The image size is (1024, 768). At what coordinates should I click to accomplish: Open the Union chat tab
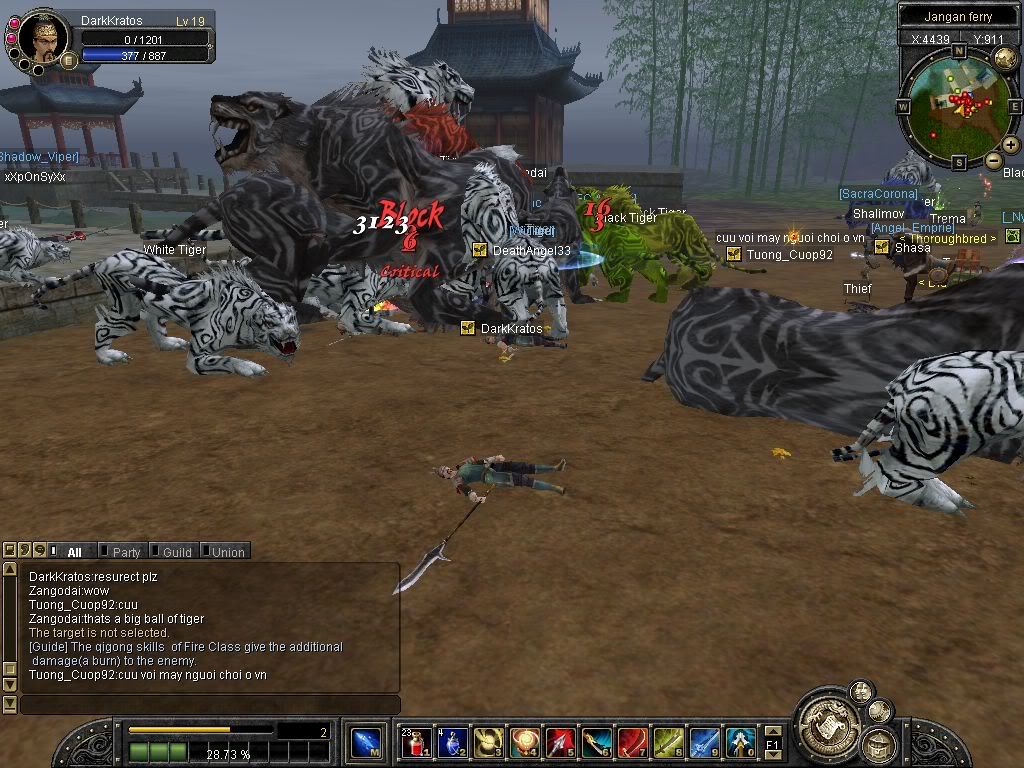[227, 552]
